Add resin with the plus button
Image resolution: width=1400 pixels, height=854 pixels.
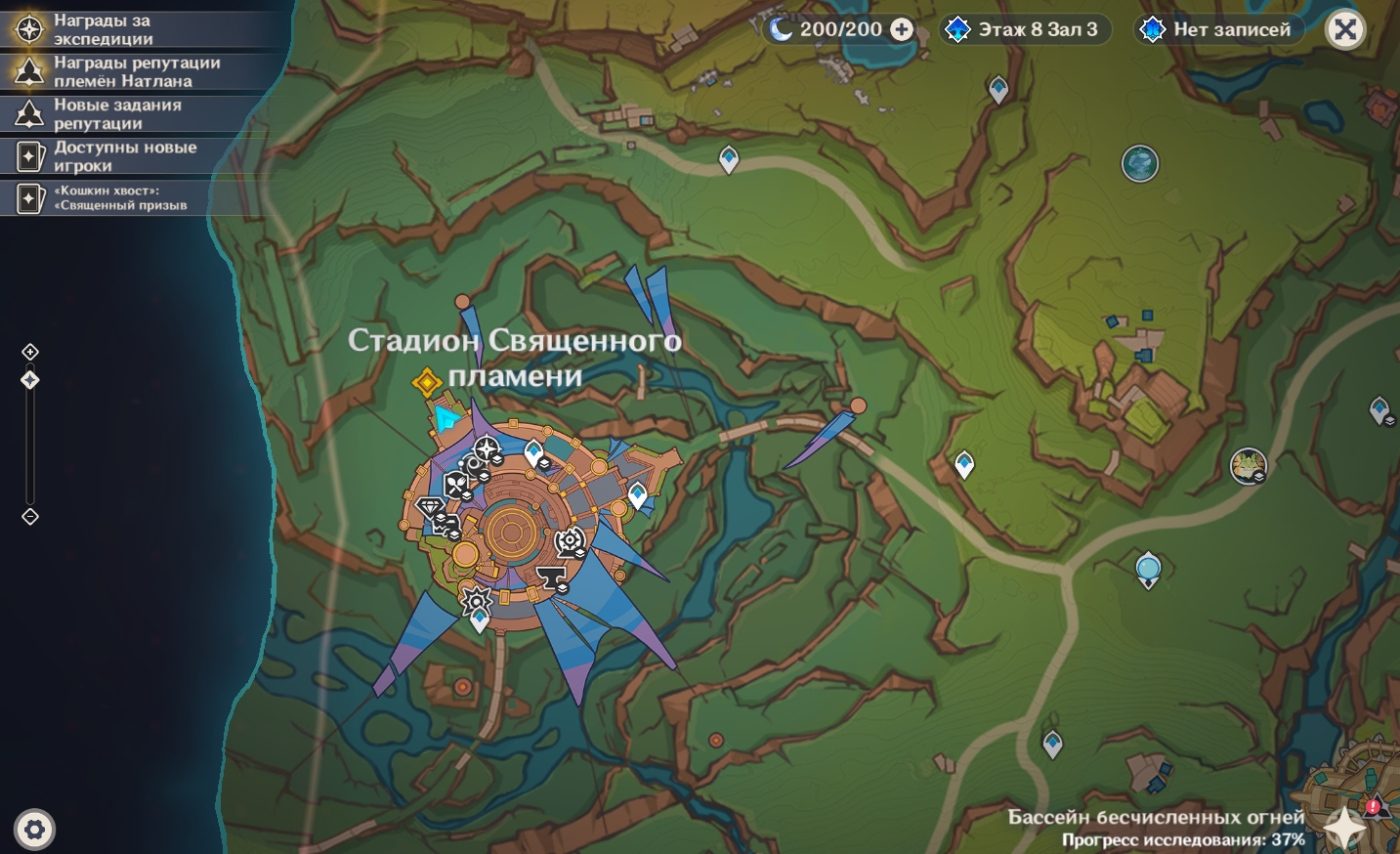902,30
